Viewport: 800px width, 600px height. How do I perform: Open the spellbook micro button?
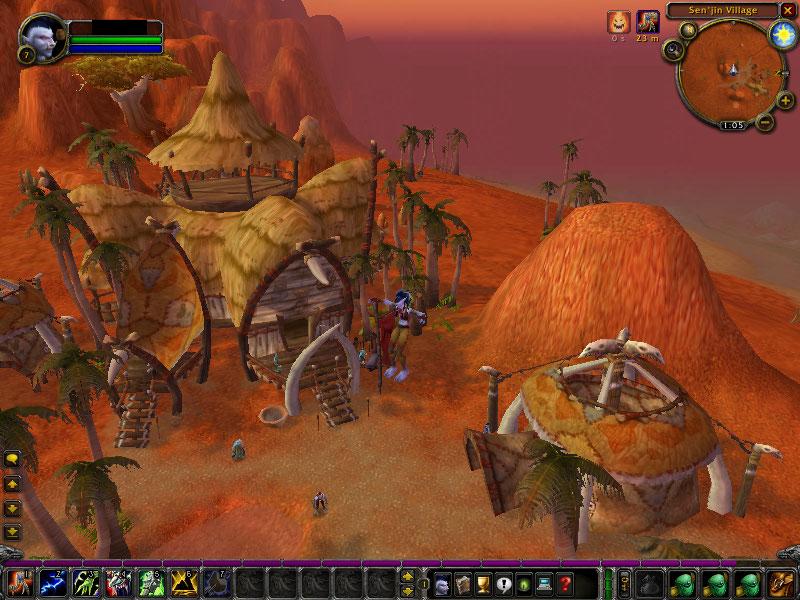click(464, 583)
